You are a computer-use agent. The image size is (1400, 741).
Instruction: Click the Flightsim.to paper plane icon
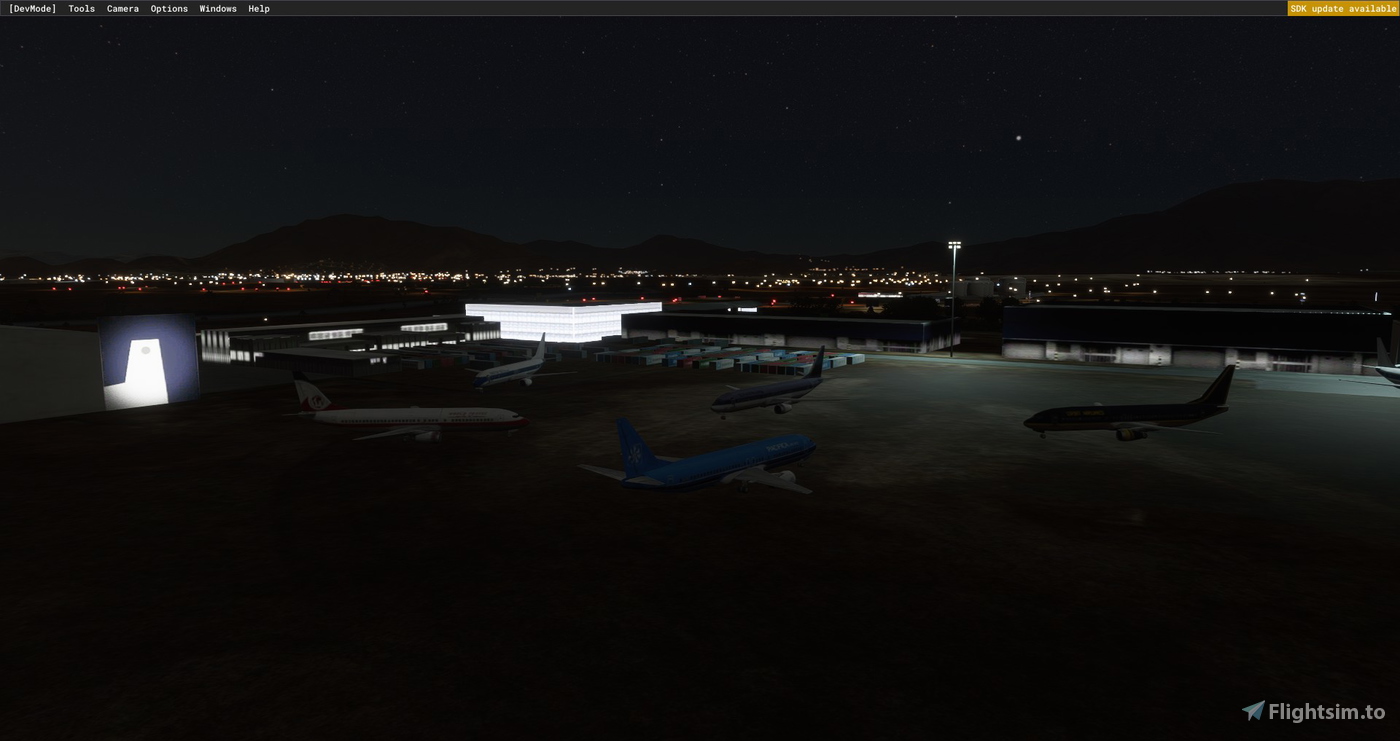tap(1253, 711)
